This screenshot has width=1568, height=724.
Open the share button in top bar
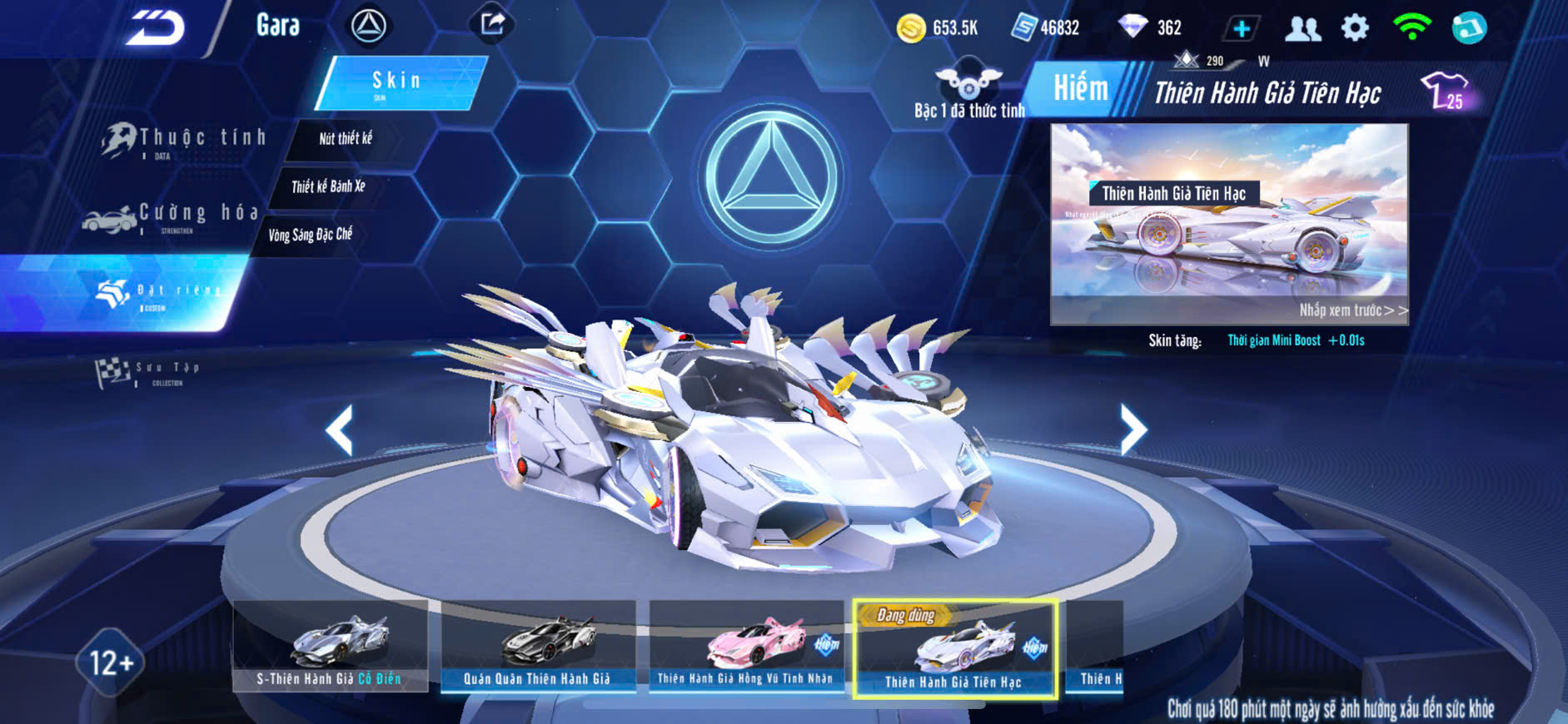492,24
